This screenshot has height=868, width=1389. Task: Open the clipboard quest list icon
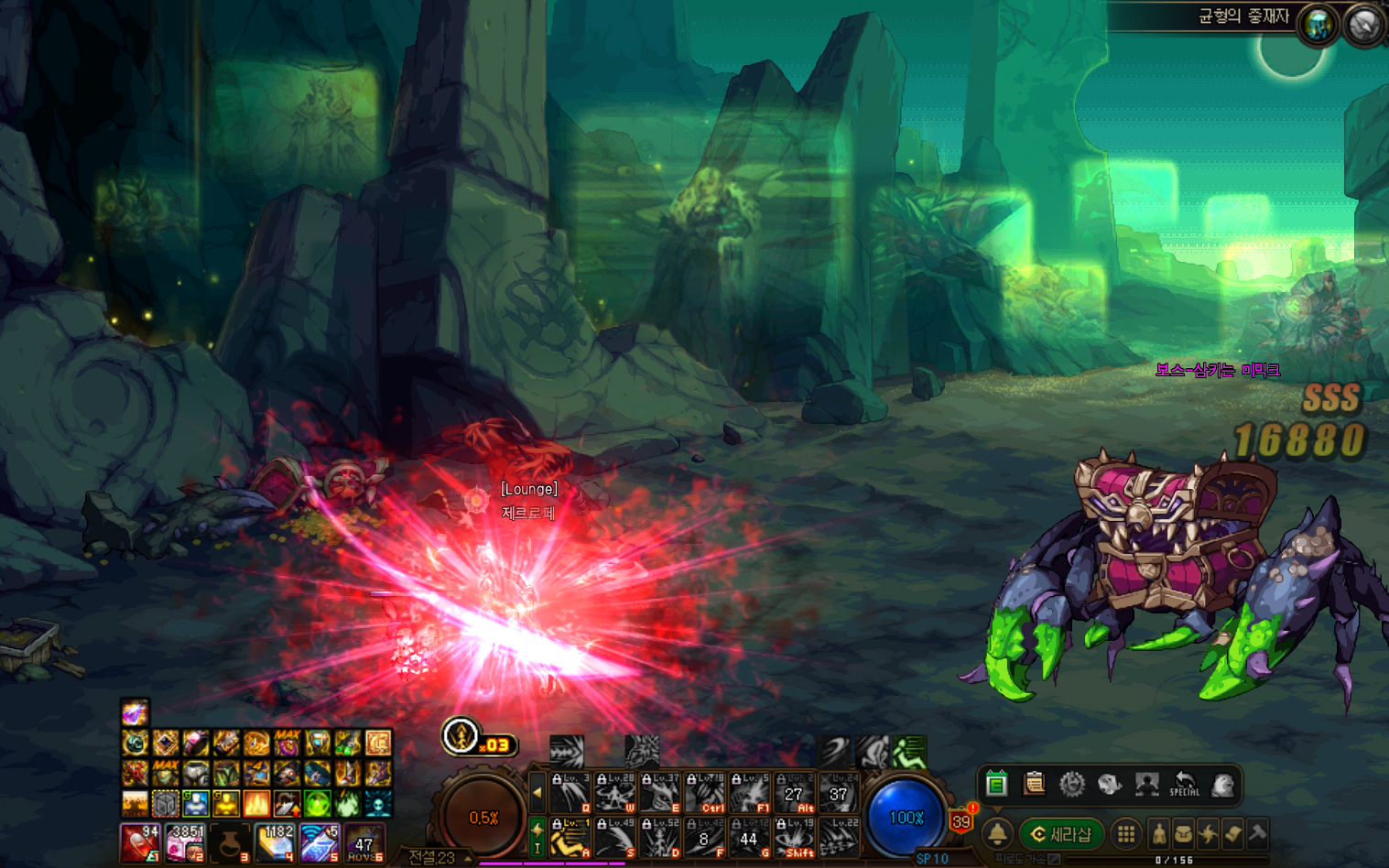[x=1034, y=784]
